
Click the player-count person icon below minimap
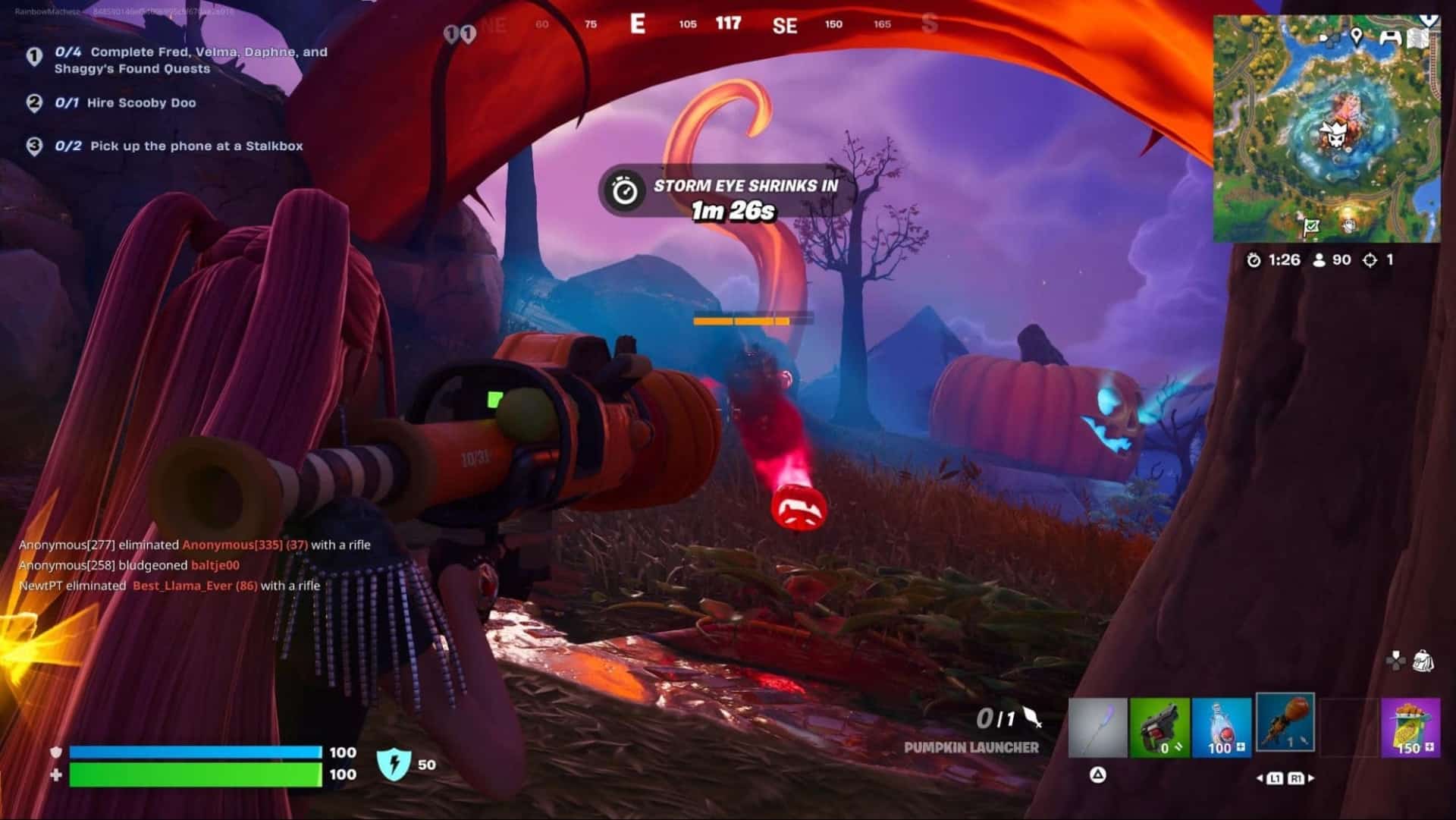(x=1319, y=259)
